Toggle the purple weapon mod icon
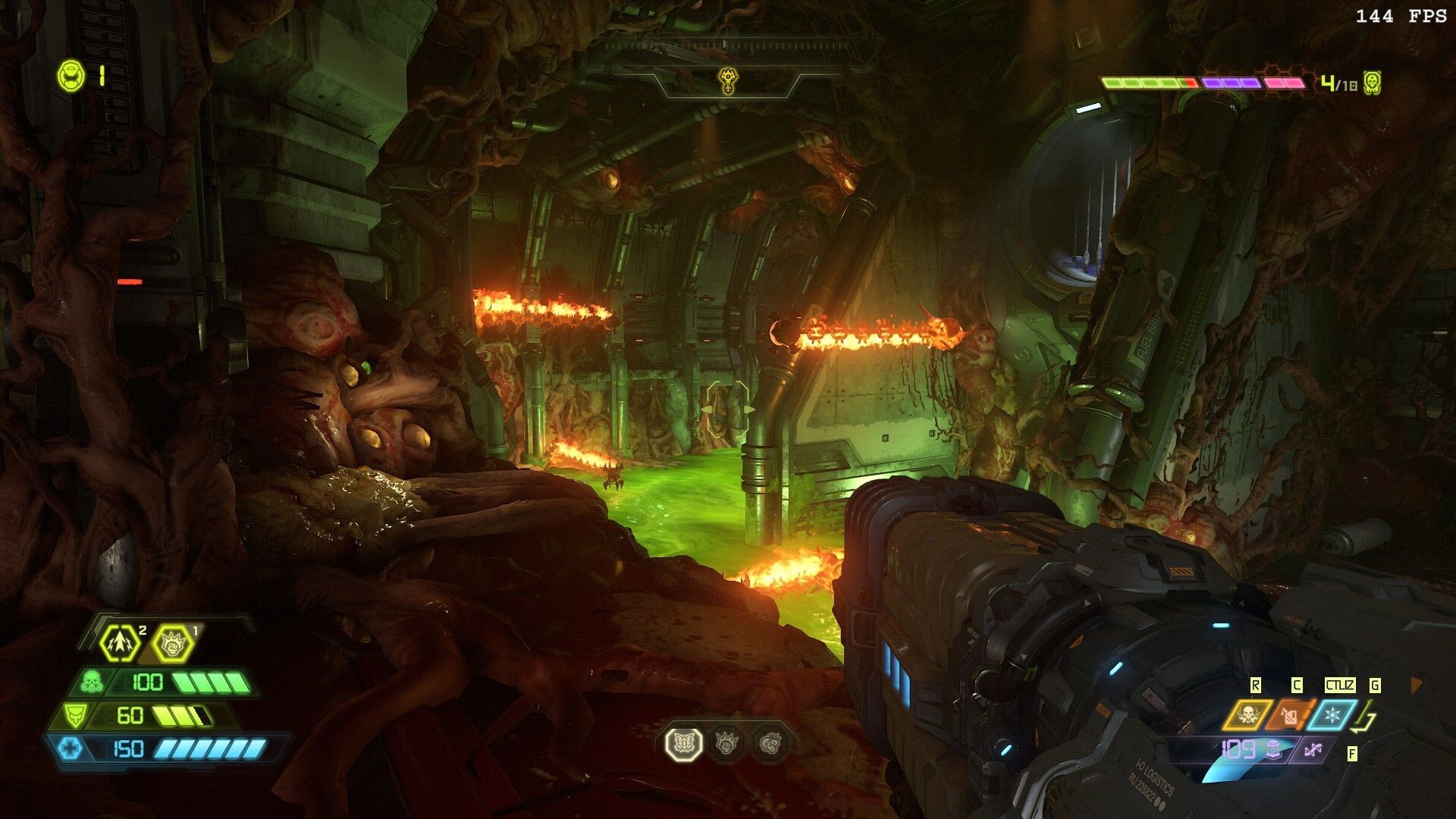The width and height of the screenshot is (1456, 819). tap(1314, 750)
